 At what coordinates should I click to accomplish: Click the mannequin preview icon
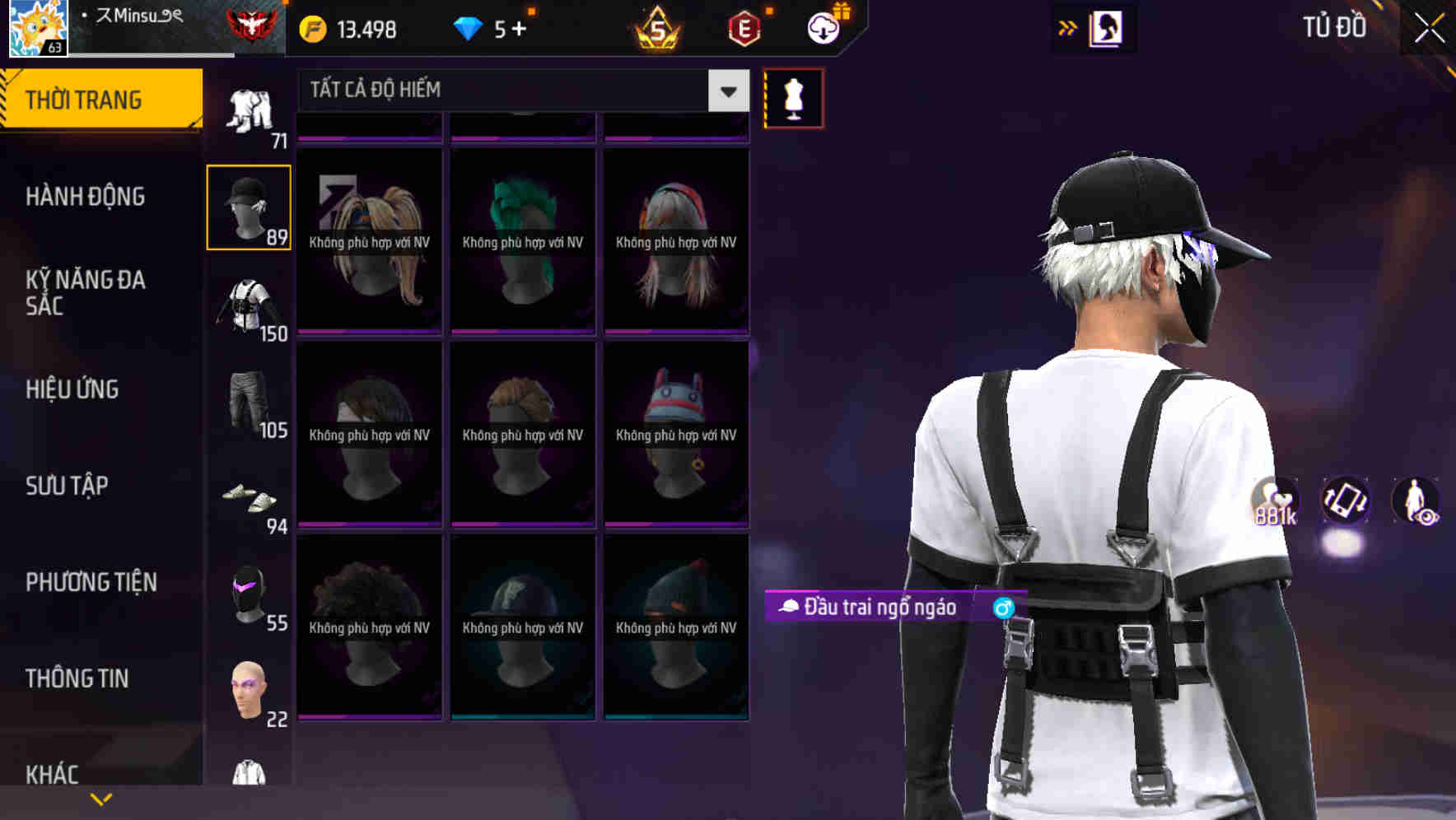793,97
